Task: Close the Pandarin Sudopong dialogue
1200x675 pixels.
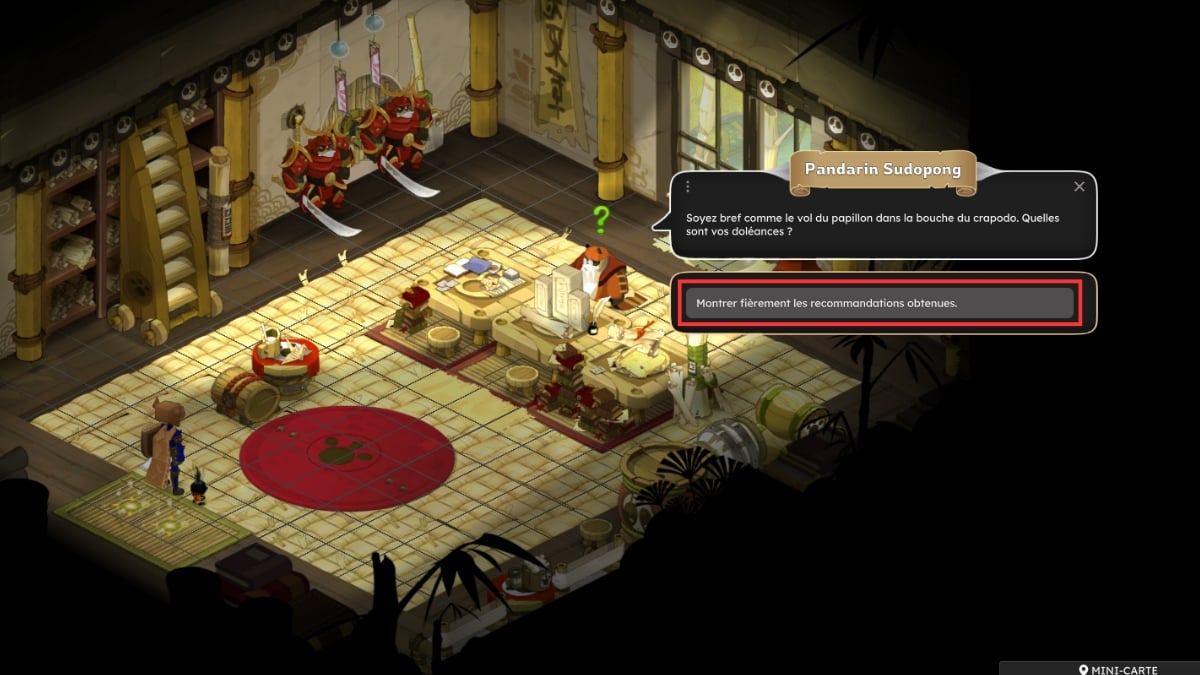Action: click(1079, 187)
